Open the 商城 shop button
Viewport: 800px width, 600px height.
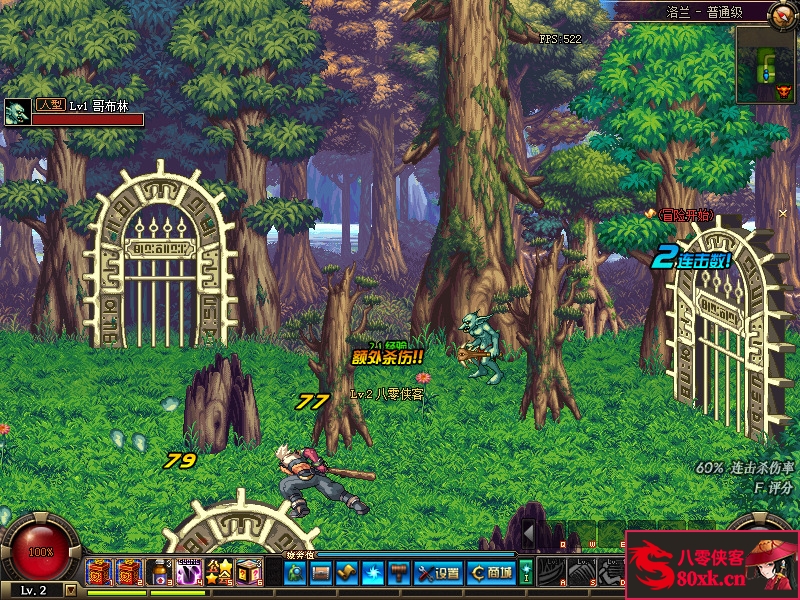coord(492,573)
